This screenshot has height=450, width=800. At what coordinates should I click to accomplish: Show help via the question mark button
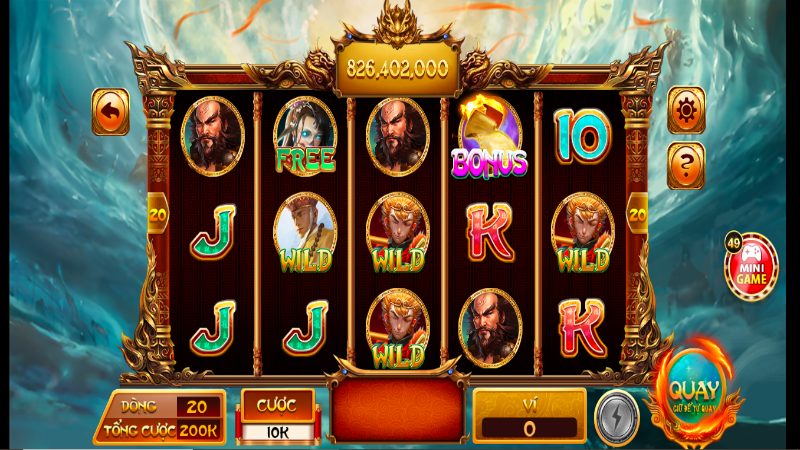(x=687, y=164)
